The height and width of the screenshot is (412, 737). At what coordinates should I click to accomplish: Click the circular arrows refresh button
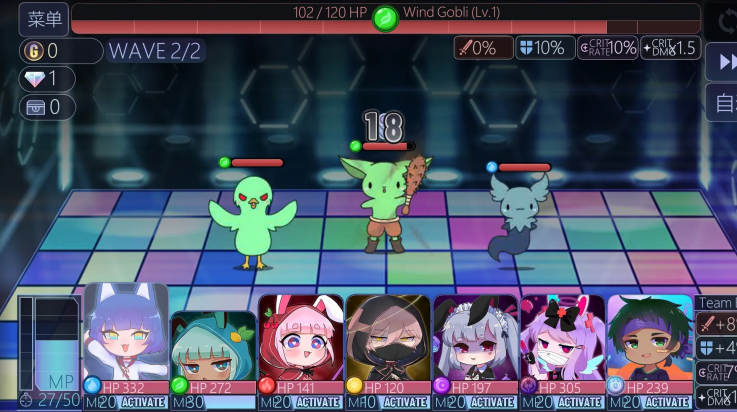click(x=723, y=20)
